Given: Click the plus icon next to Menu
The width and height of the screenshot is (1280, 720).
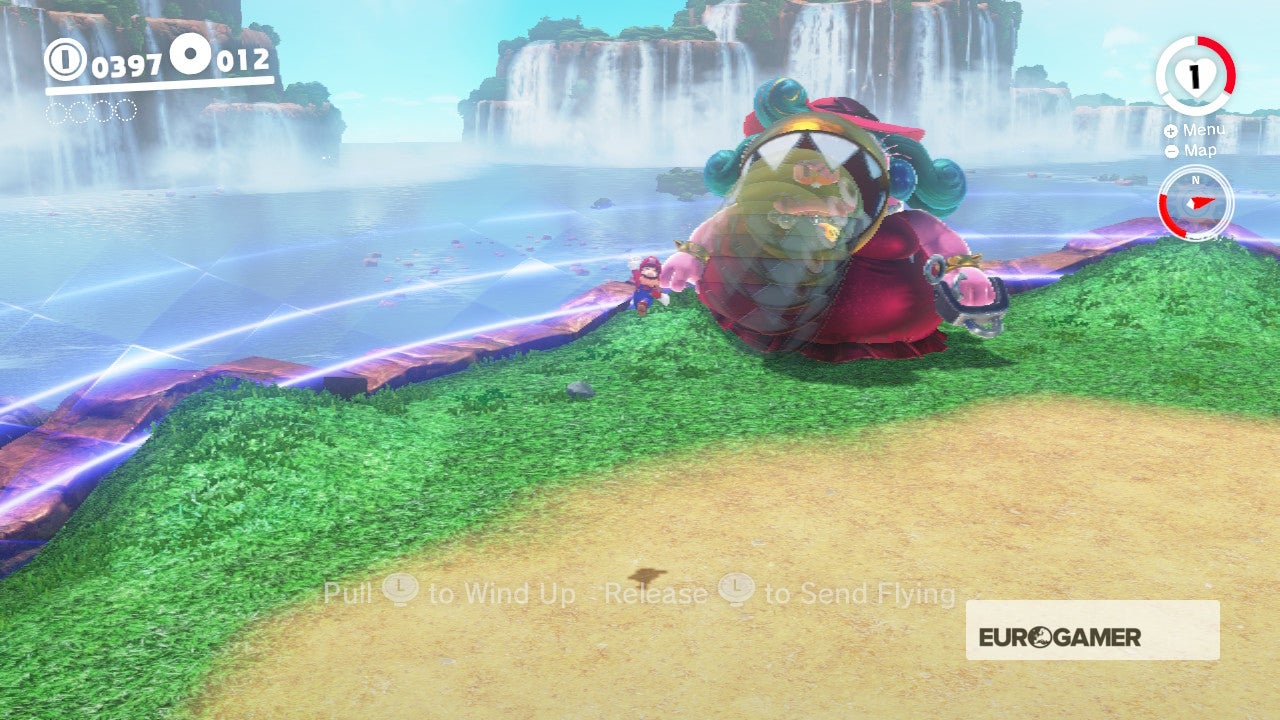Looking at the screenshot, I should (x=1169, y=130).
